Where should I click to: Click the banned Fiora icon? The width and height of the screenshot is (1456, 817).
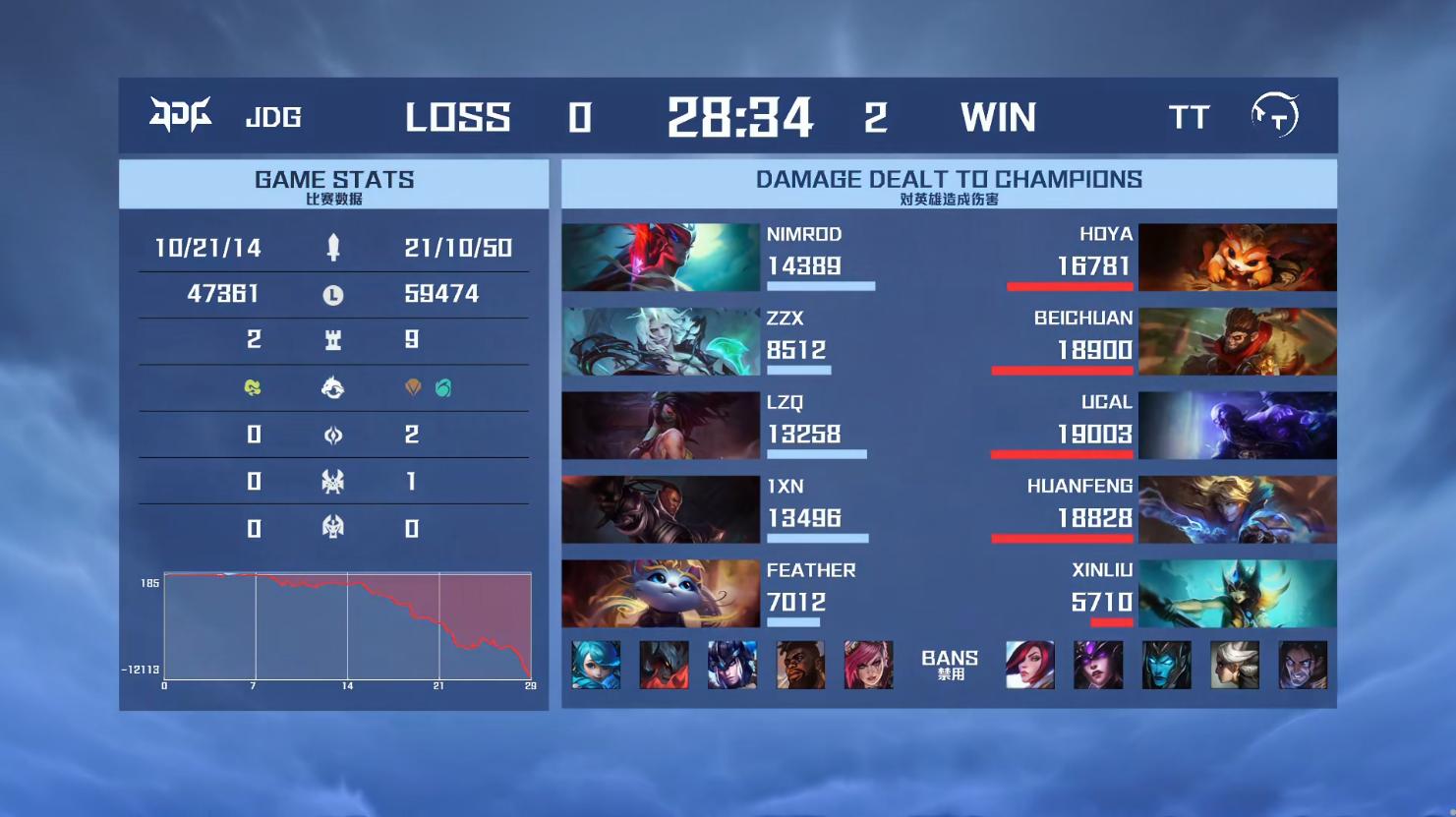coord(1029,665)
